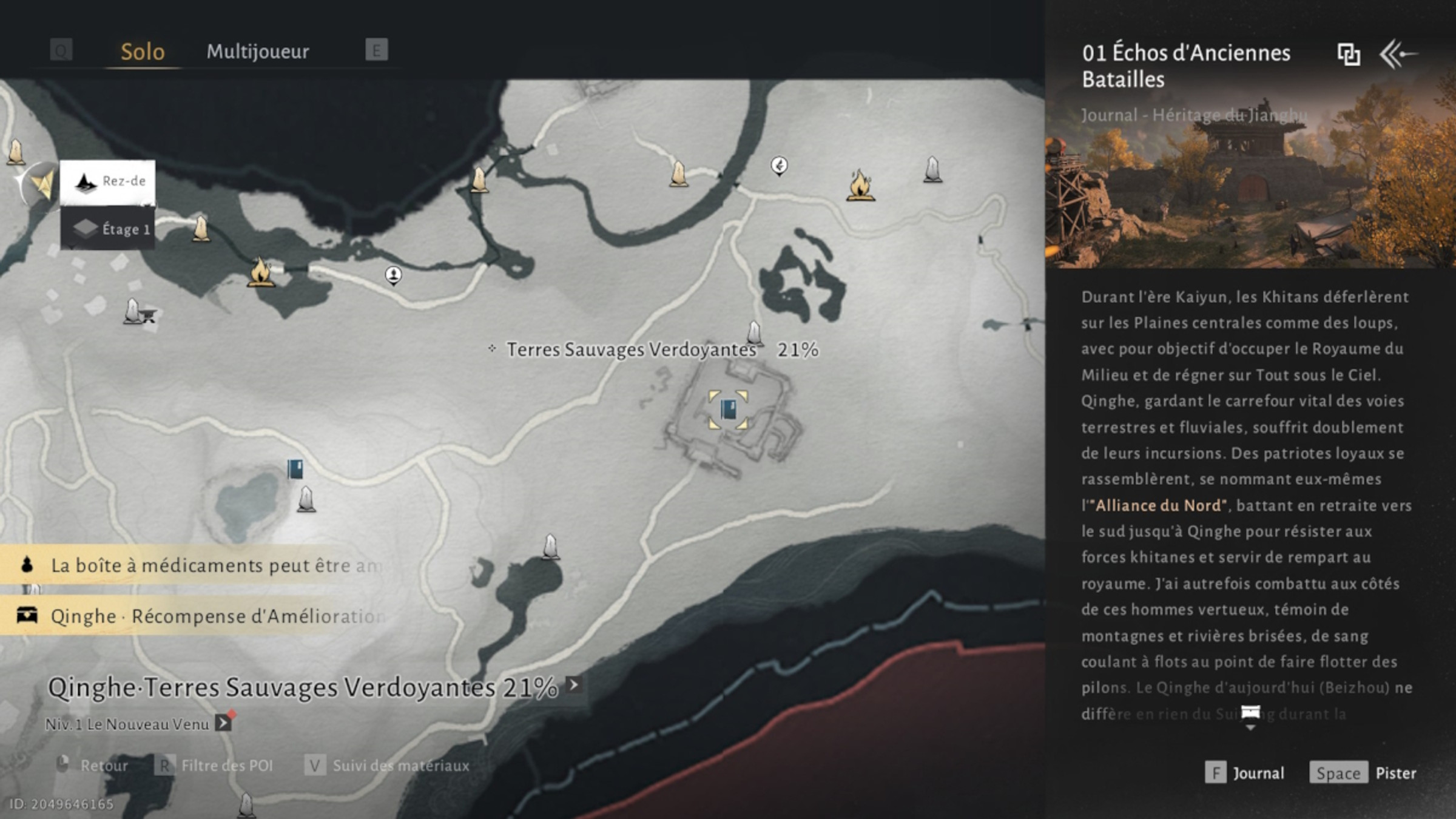The height and width of the screenshot is (819, 1456).
Task: Open the Qinghe Récompense d'Amélioration notification
Action: (194, 616)
